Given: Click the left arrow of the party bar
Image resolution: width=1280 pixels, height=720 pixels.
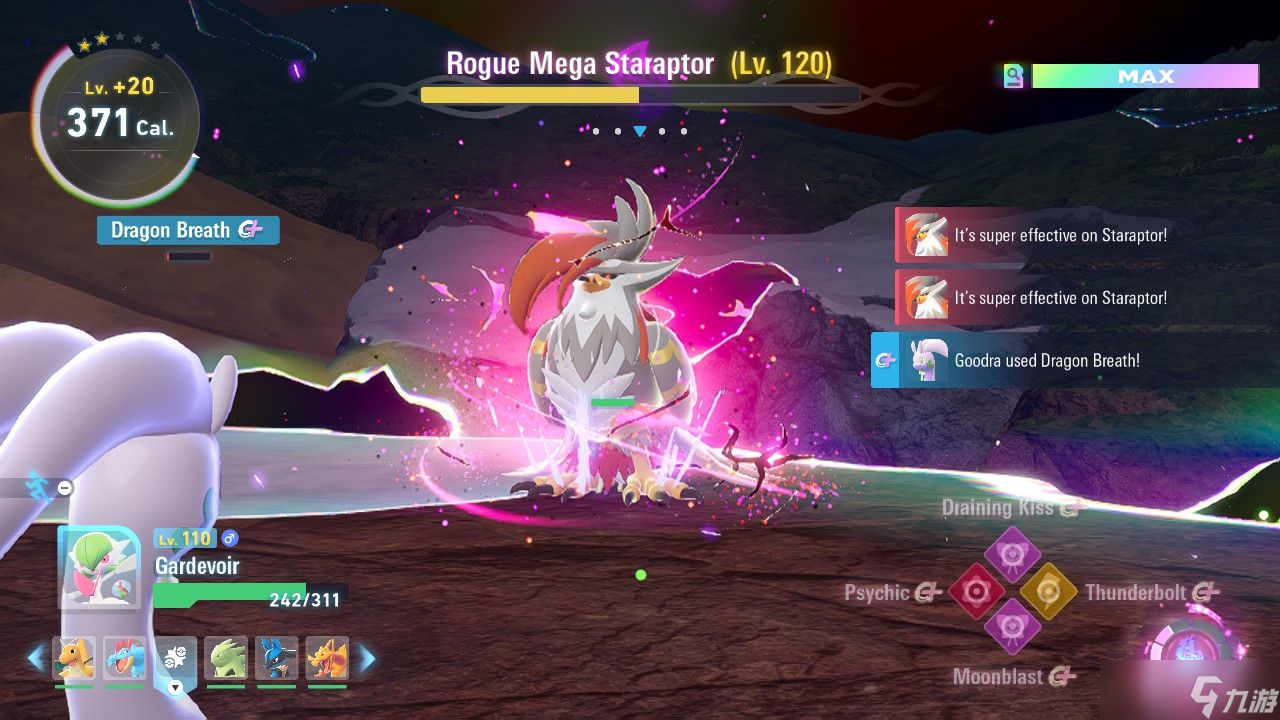Looking at the screenshot, I should pos(36,658).
